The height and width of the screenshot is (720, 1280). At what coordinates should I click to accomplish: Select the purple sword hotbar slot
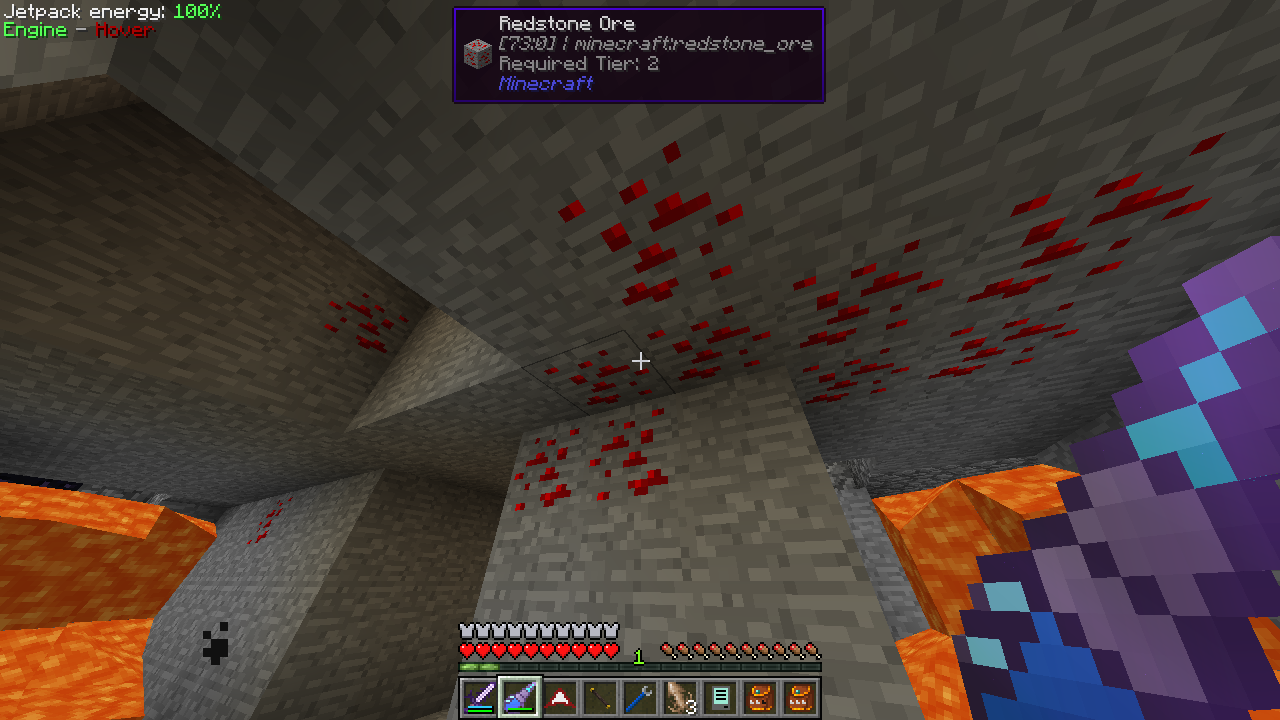(479, 697)
